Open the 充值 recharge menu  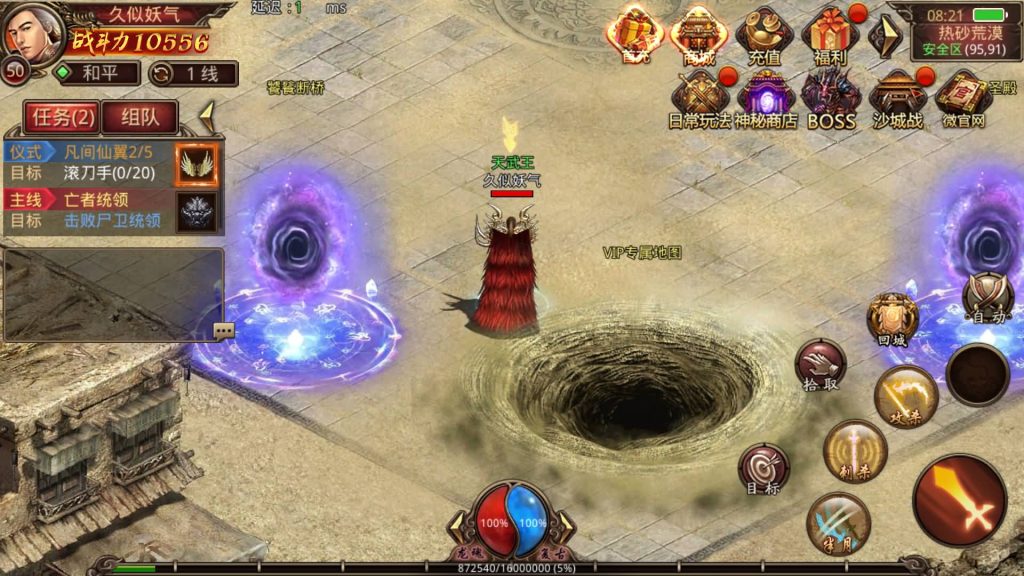click(764, 35)
